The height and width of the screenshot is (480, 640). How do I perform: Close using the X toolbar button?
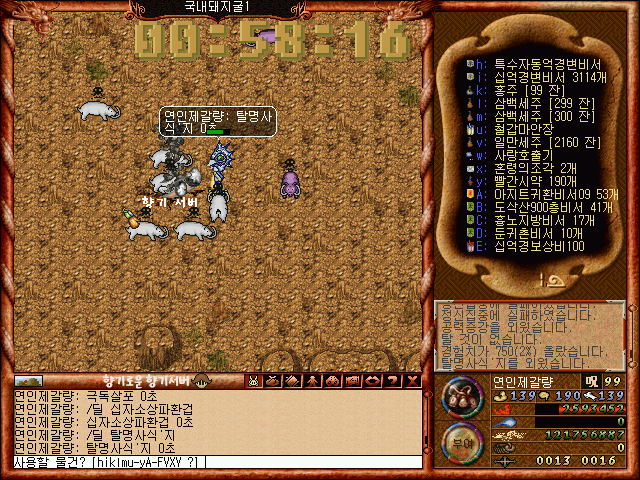pos(413,381)
